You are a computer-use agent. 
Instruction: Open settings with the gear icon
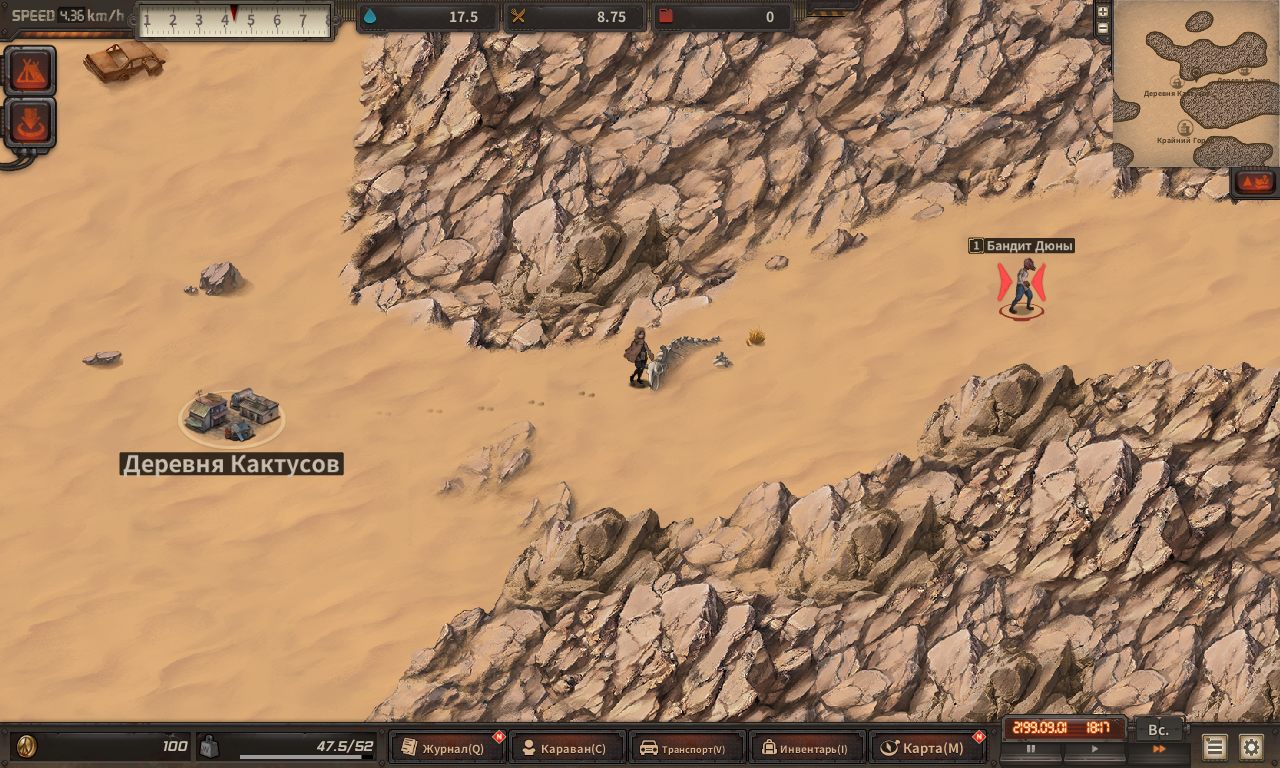[1251, 747]
